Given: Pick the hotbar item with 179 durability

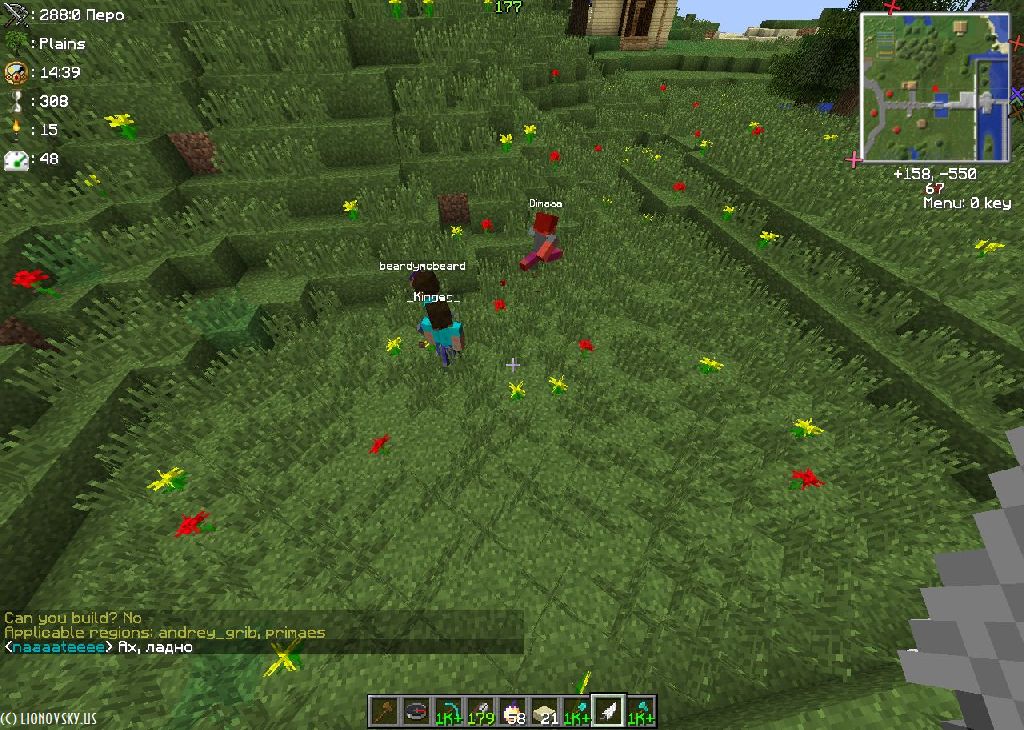Looking at the screenshot, I should pyautogui.click(x=481, y=711).
